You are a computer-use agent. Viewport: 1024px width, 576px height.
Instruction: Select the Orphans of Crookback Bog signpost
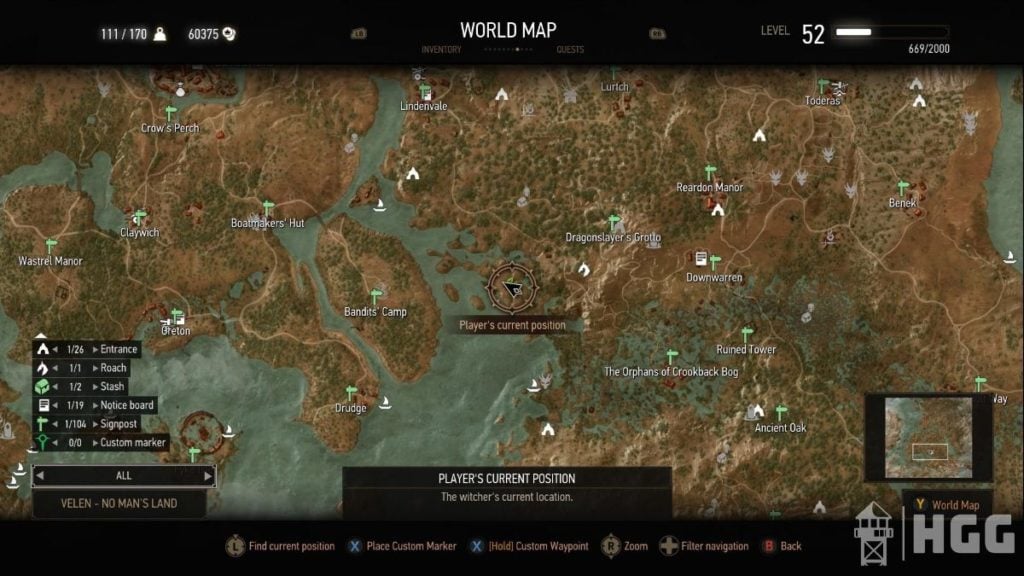671,356
